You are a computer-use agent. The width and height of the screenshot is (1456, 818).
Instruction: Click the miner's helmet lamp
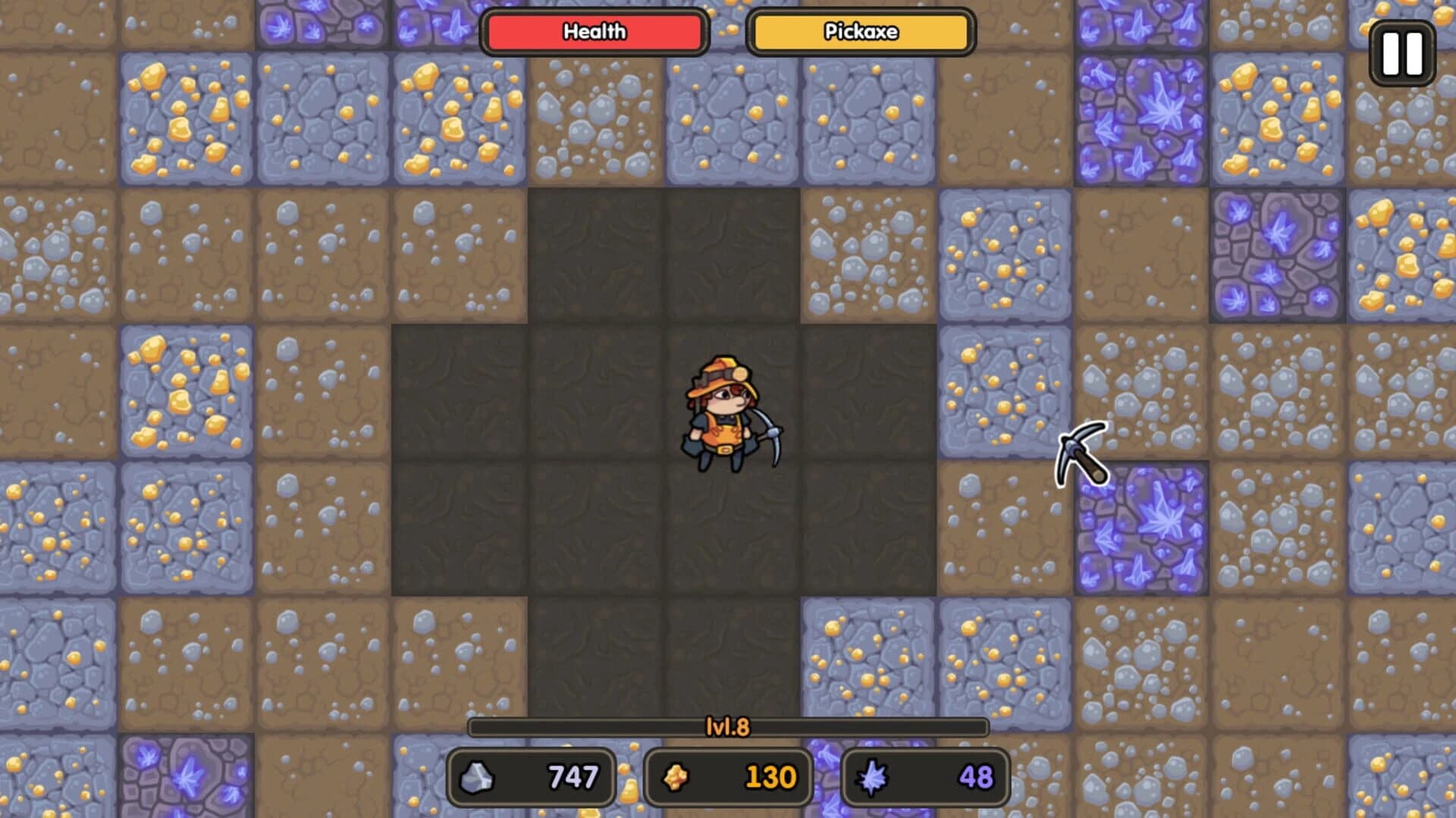click(739, 373)
